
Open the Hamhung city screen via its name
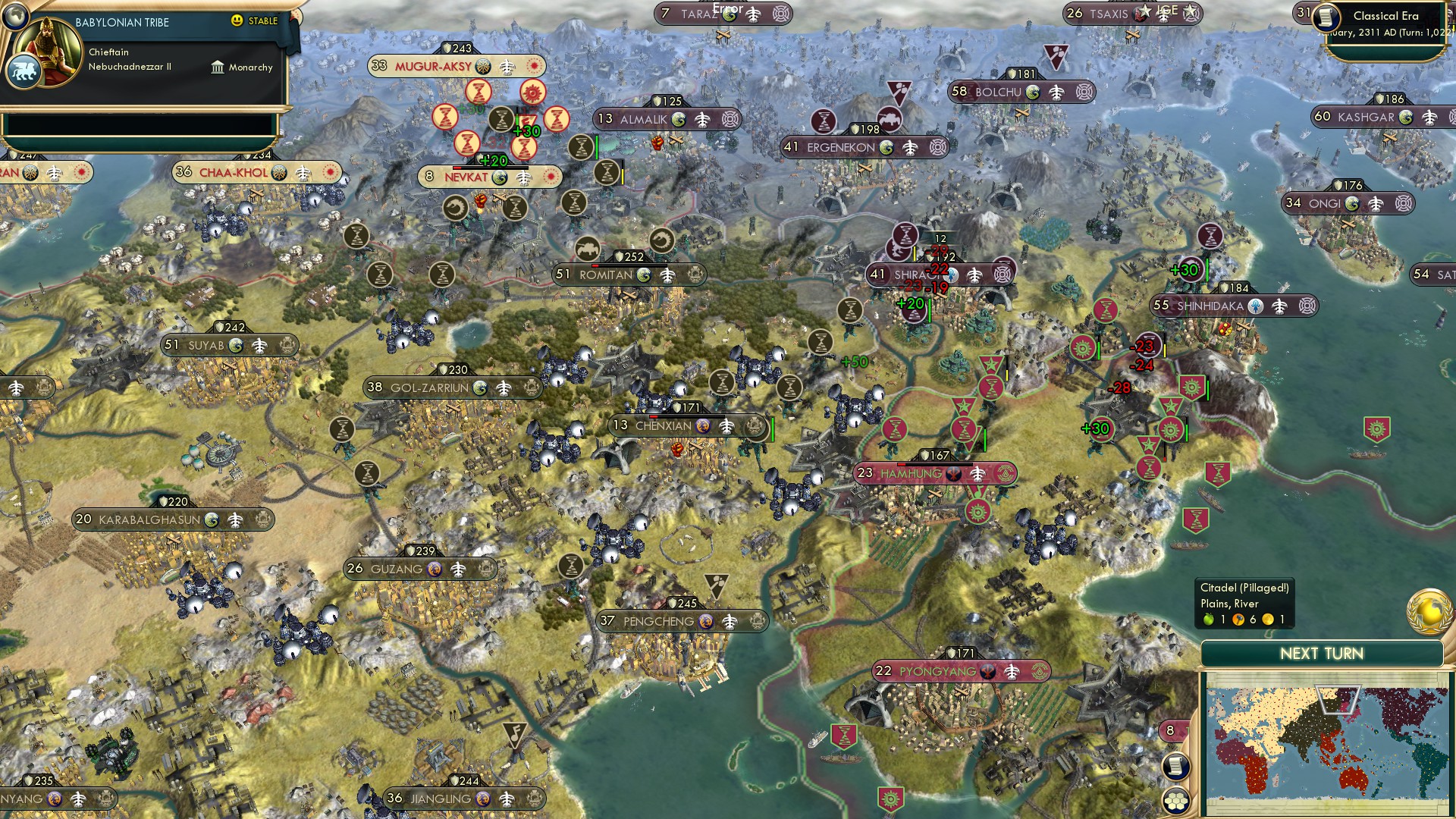(x=911, y=473)
